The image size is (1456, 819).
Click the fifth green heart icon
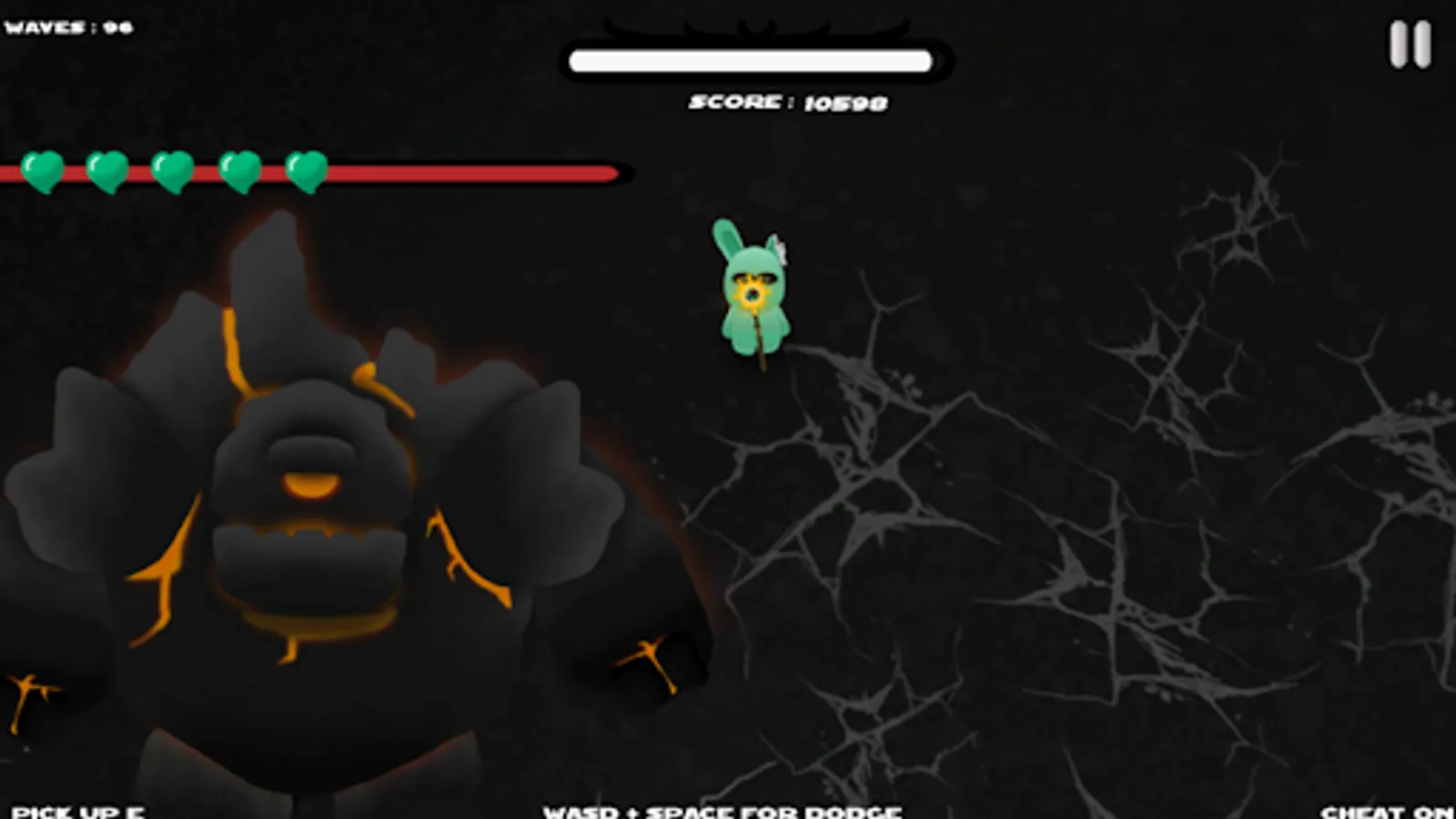(305, 172)
